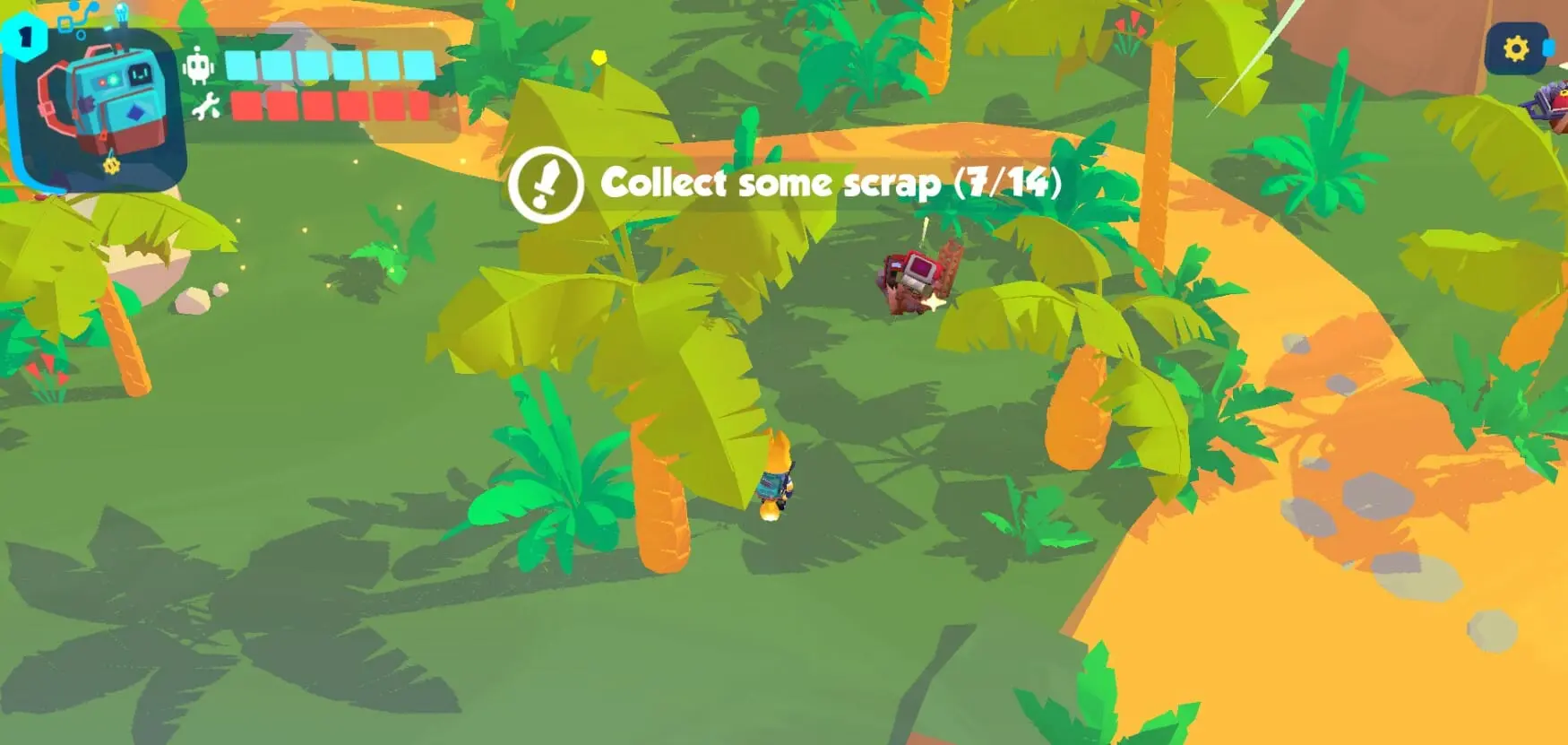The width and height of the screenshot is (1568, 745).
Task: Tap the level 1 hexagon badge
Action: tap(24, 36)
